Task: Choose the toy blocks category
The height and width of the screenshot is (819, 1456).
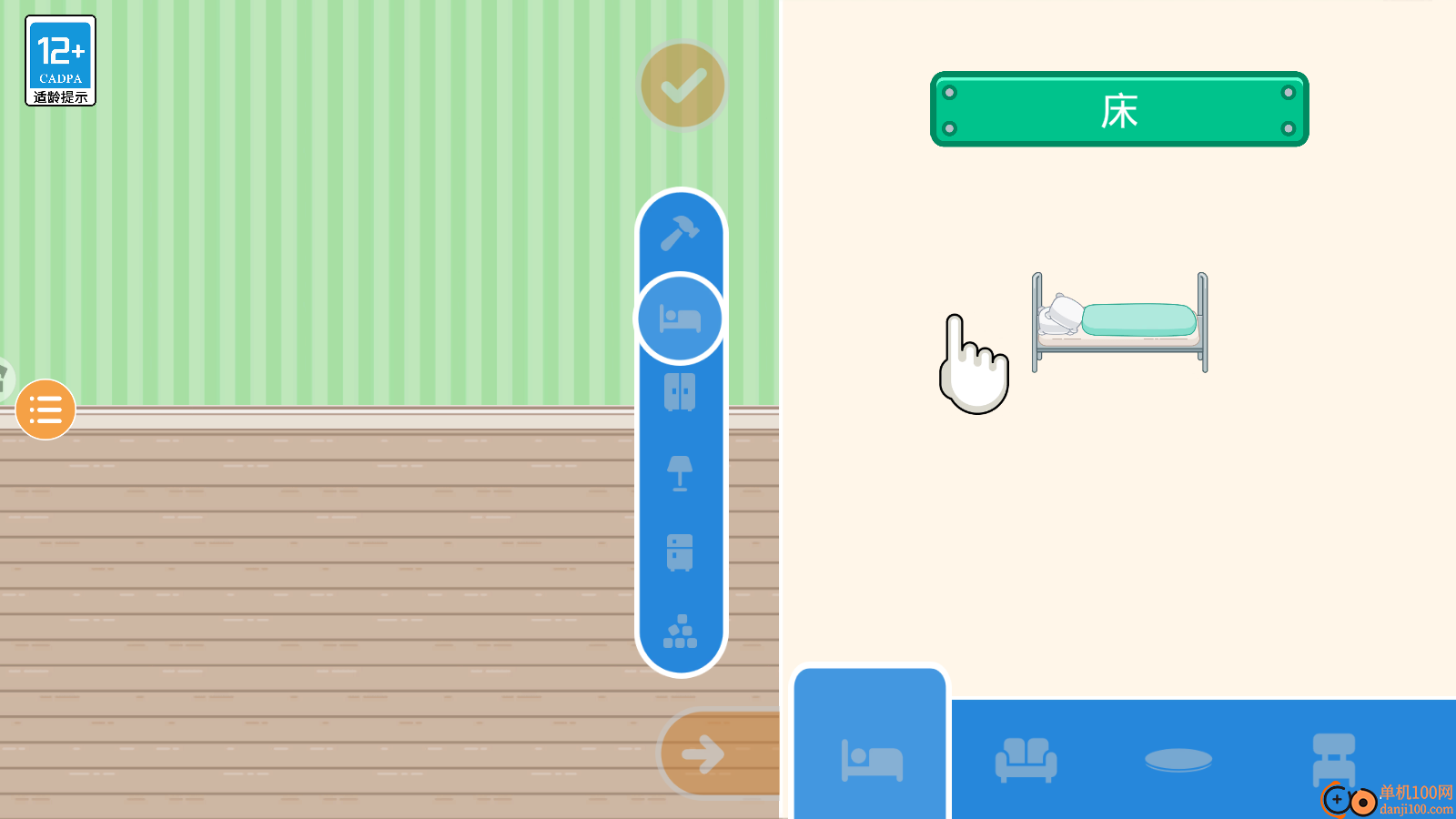Action: (x=680, y=632)
